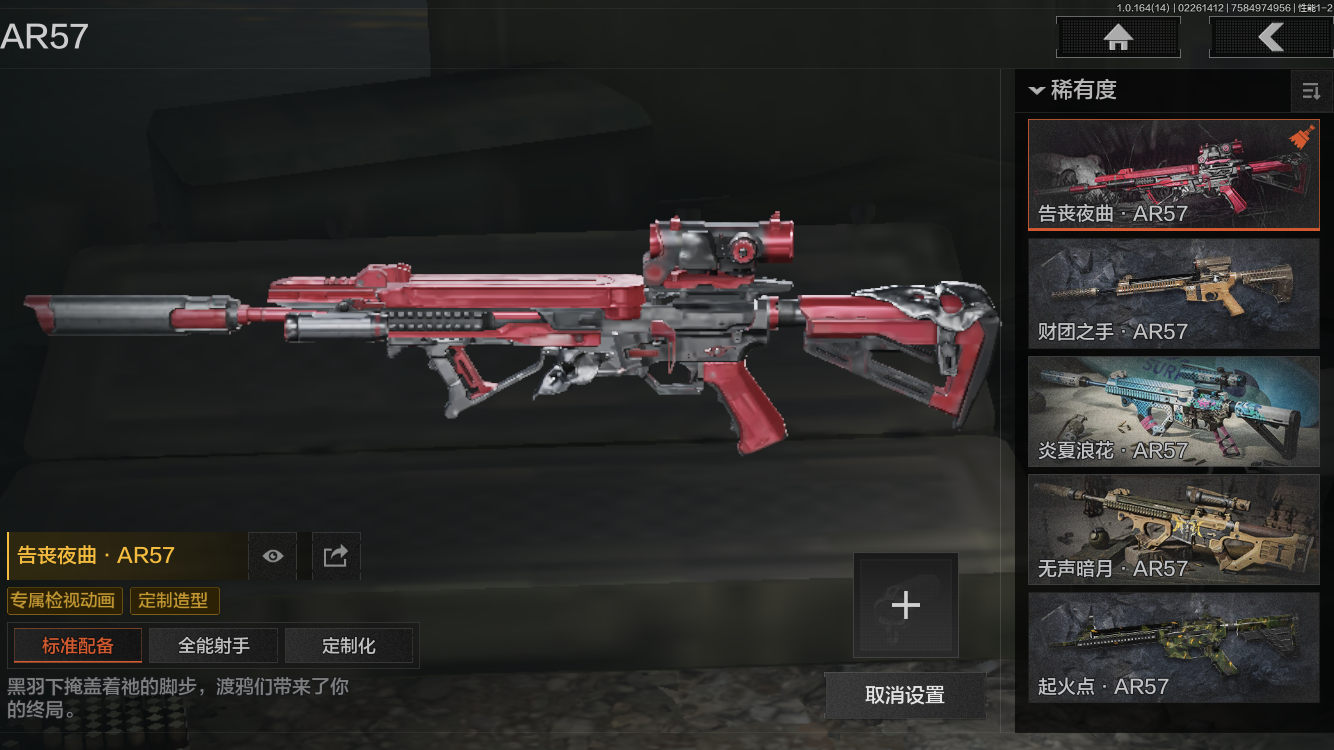Open the 定制化 tab
Viewport: 1334px width, 750px height.
click(x=348, y=646)
